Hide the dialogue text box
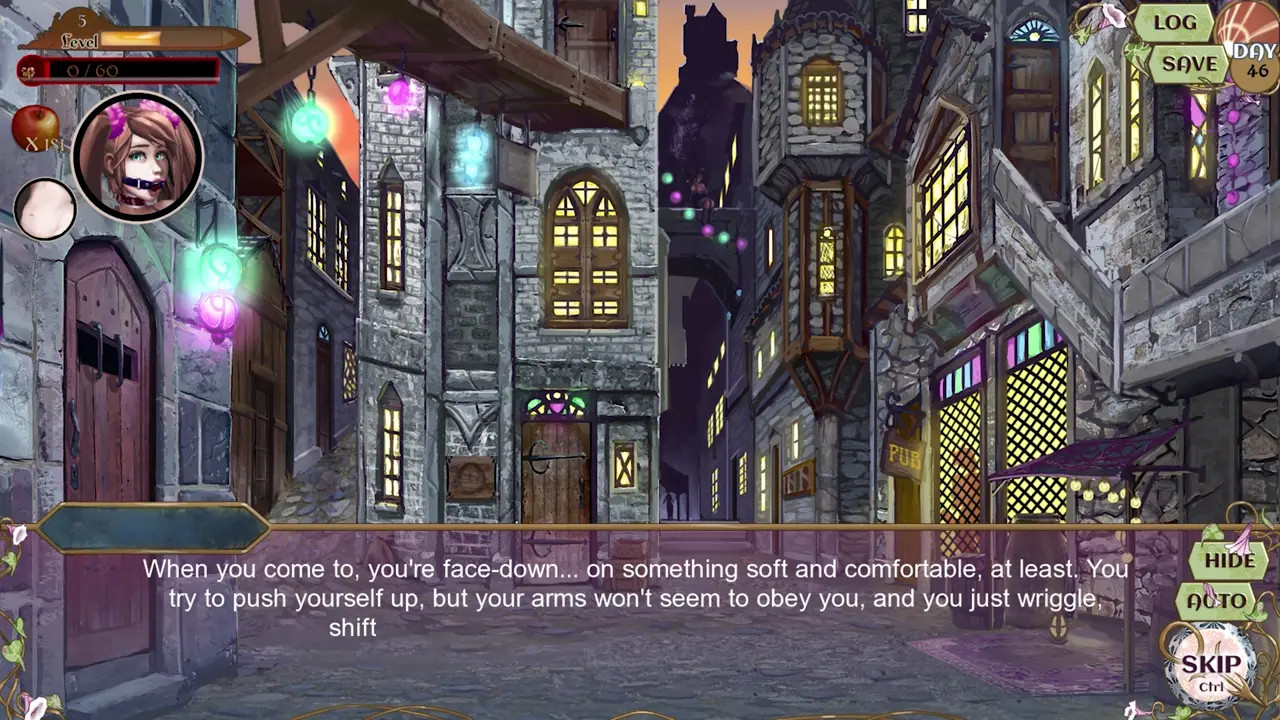Screen dimensions: 1280x720 [x=1229, y=560]
